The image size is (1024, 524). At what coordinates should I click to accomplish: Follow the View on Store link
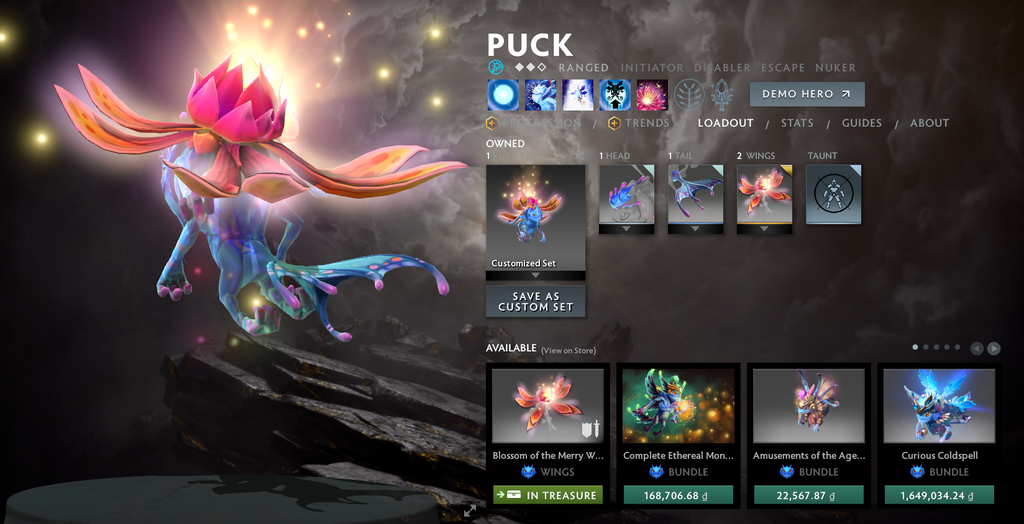pyautogui.click(x=568, y=350)
